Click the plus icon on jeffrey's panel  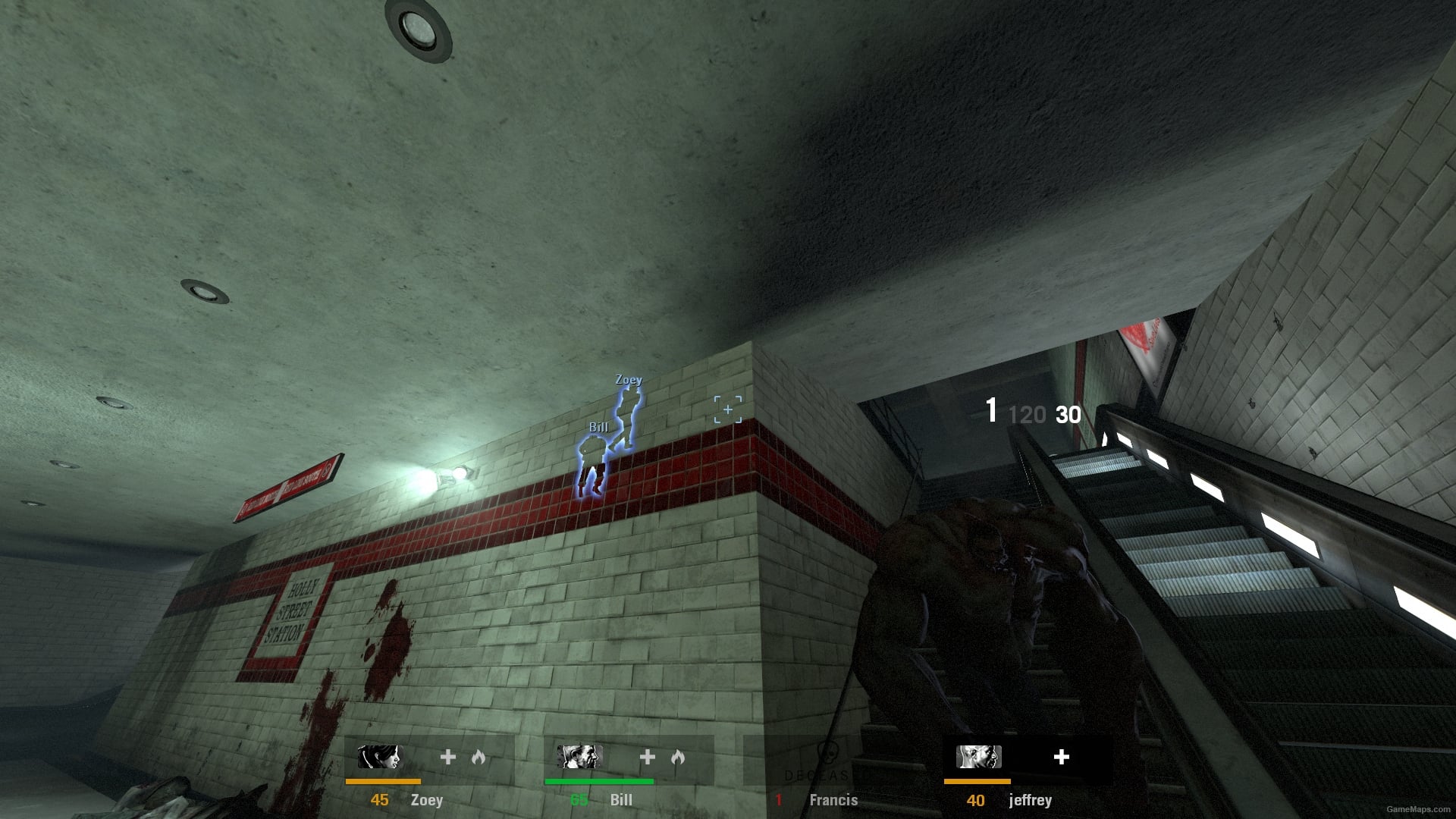(1062, 757)
